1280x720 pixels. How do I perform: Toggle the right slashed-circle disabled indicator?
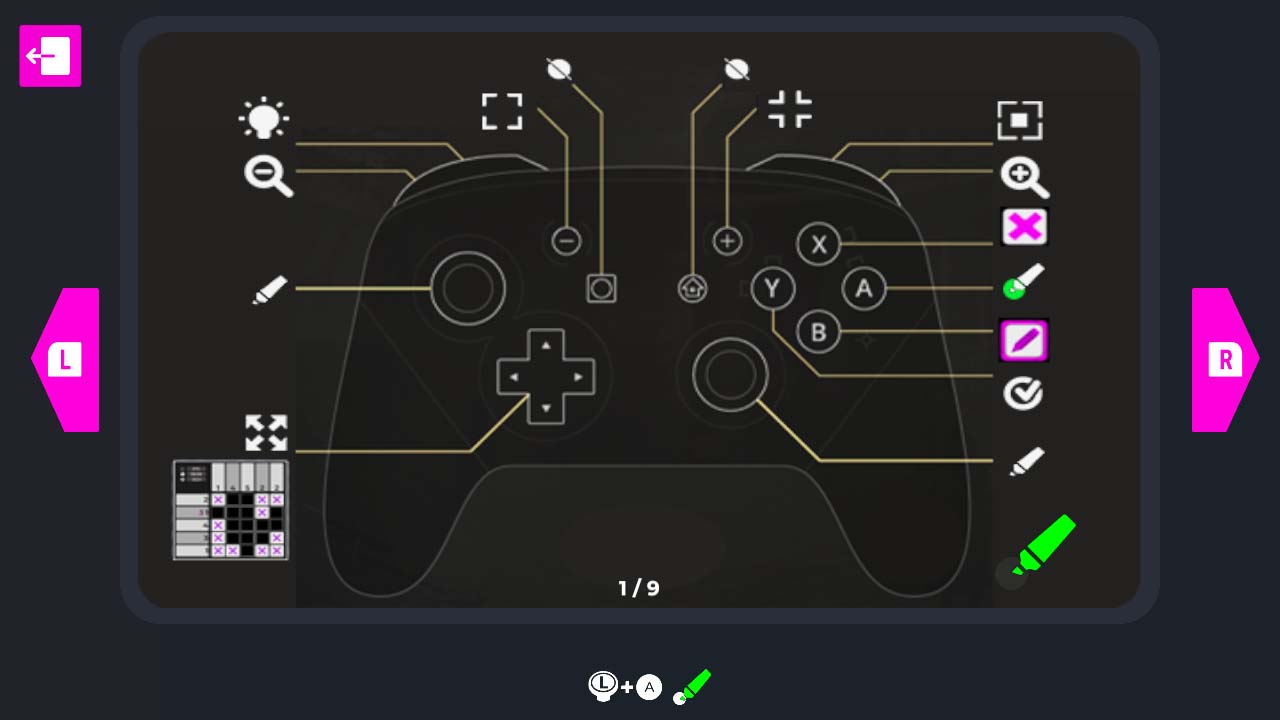click(x=736, y=67)
